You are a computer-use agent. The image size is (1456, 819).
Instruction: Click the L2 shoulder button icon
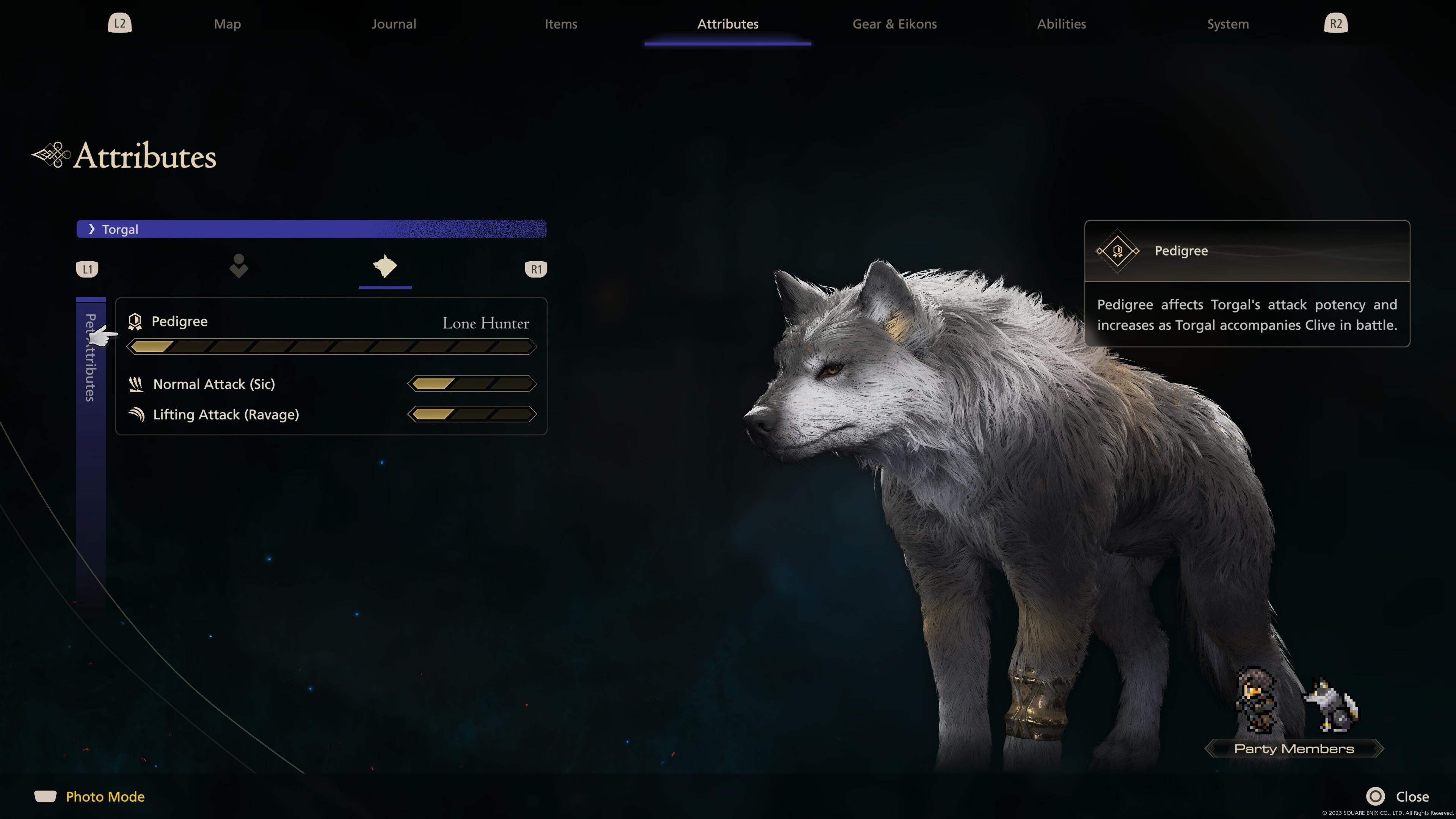(x=119, y=23)
